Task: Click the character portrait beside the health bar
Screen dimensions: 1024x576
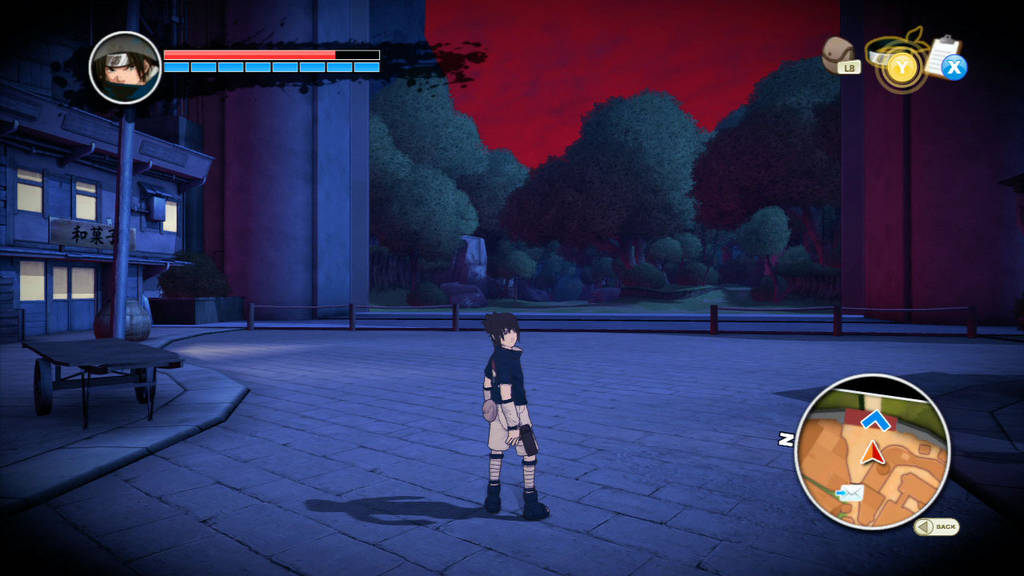Action: (125, 68)
